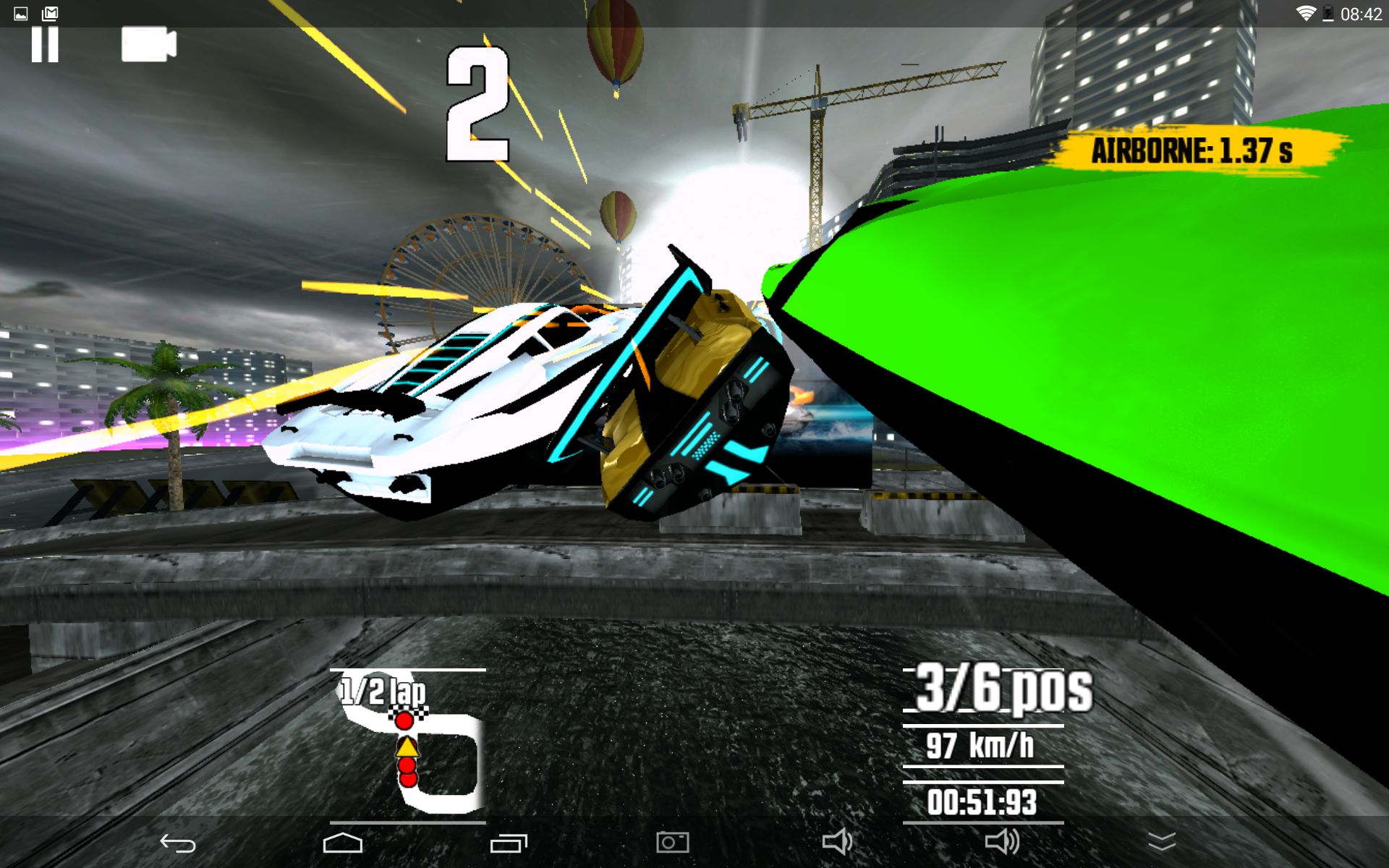
Task: Pause the race
Action: point(44,45)
